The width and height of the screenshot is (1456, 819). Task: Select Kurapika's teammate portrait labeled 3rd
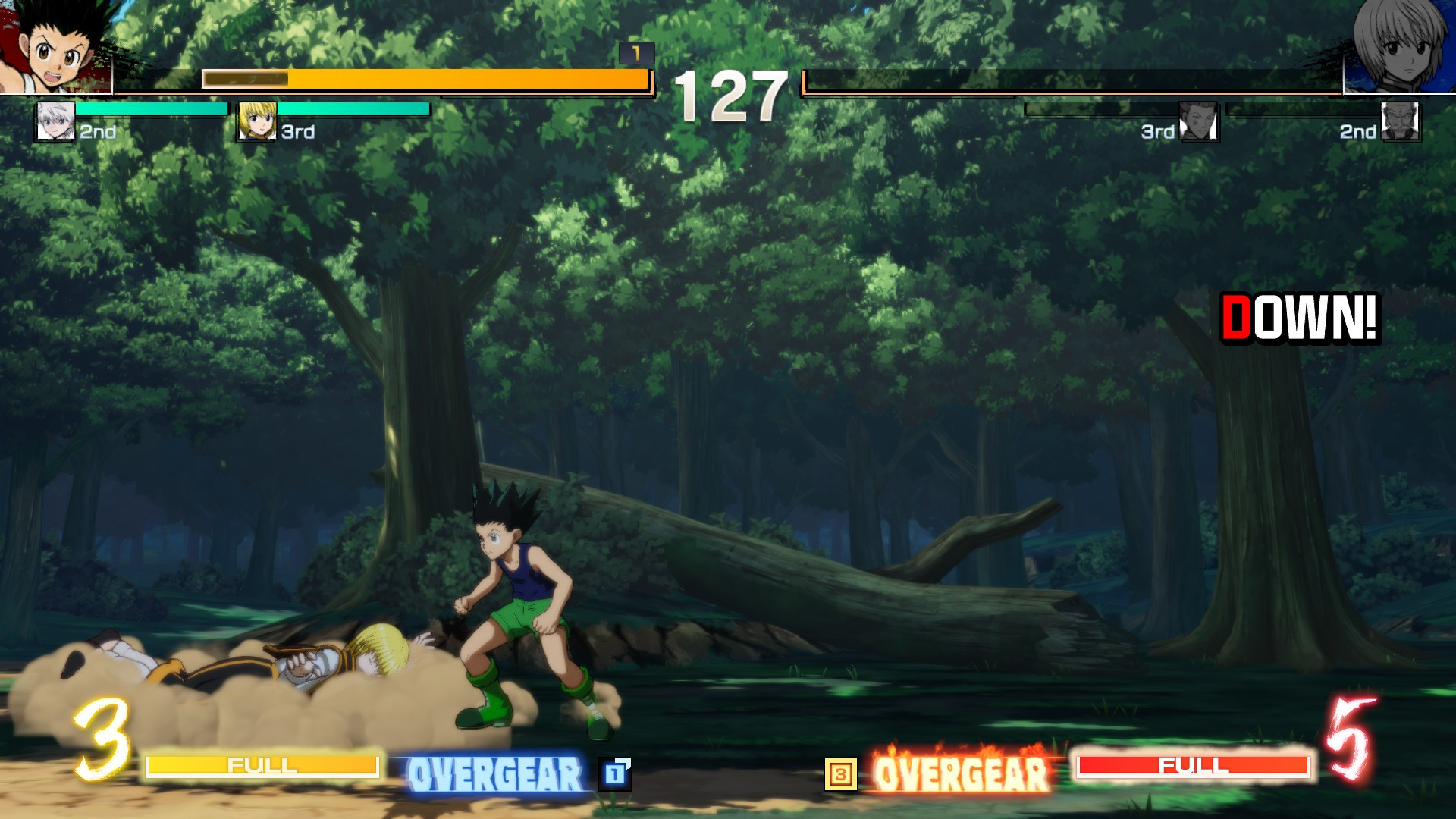258,121
